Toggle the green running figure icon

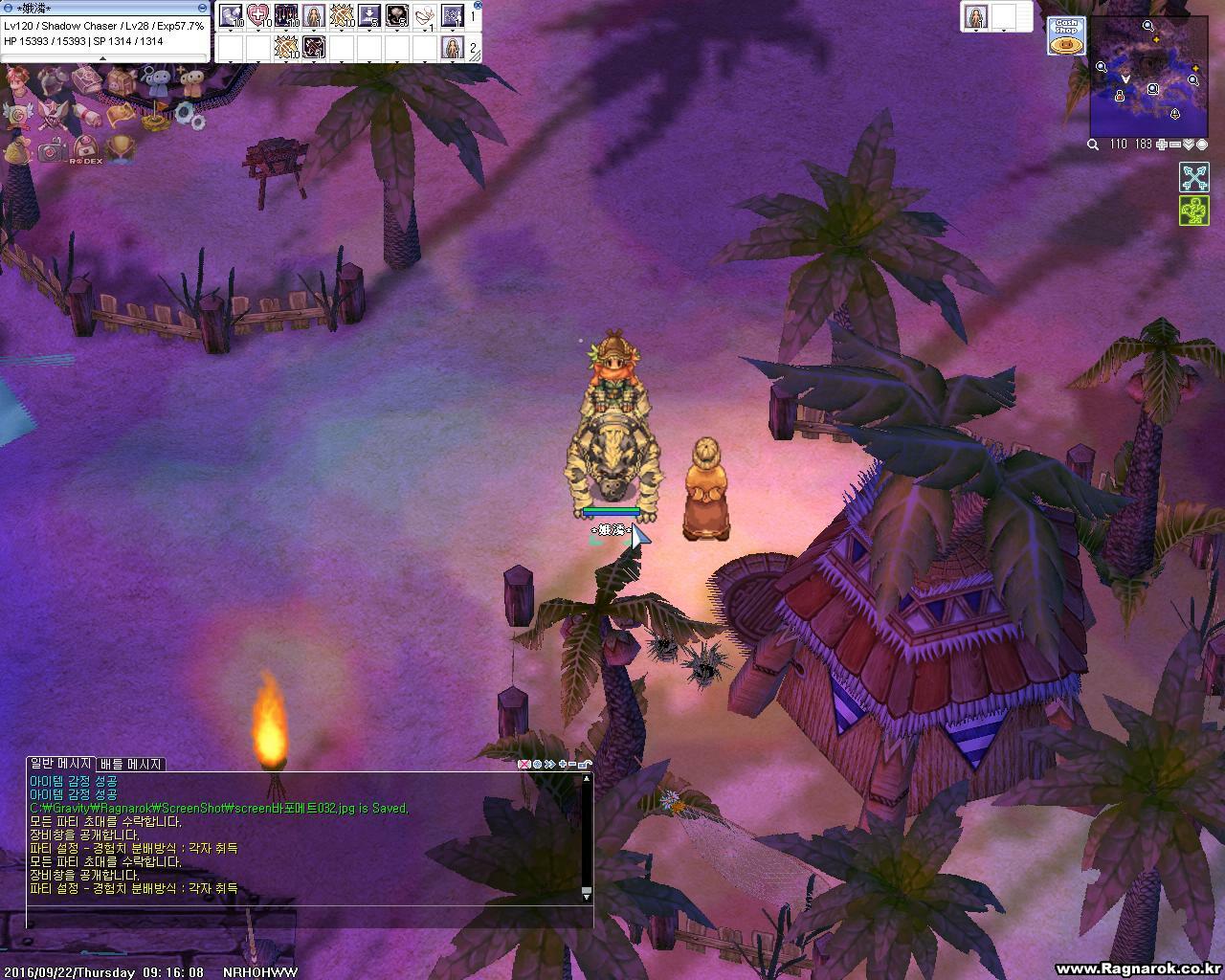(1193, 211)
